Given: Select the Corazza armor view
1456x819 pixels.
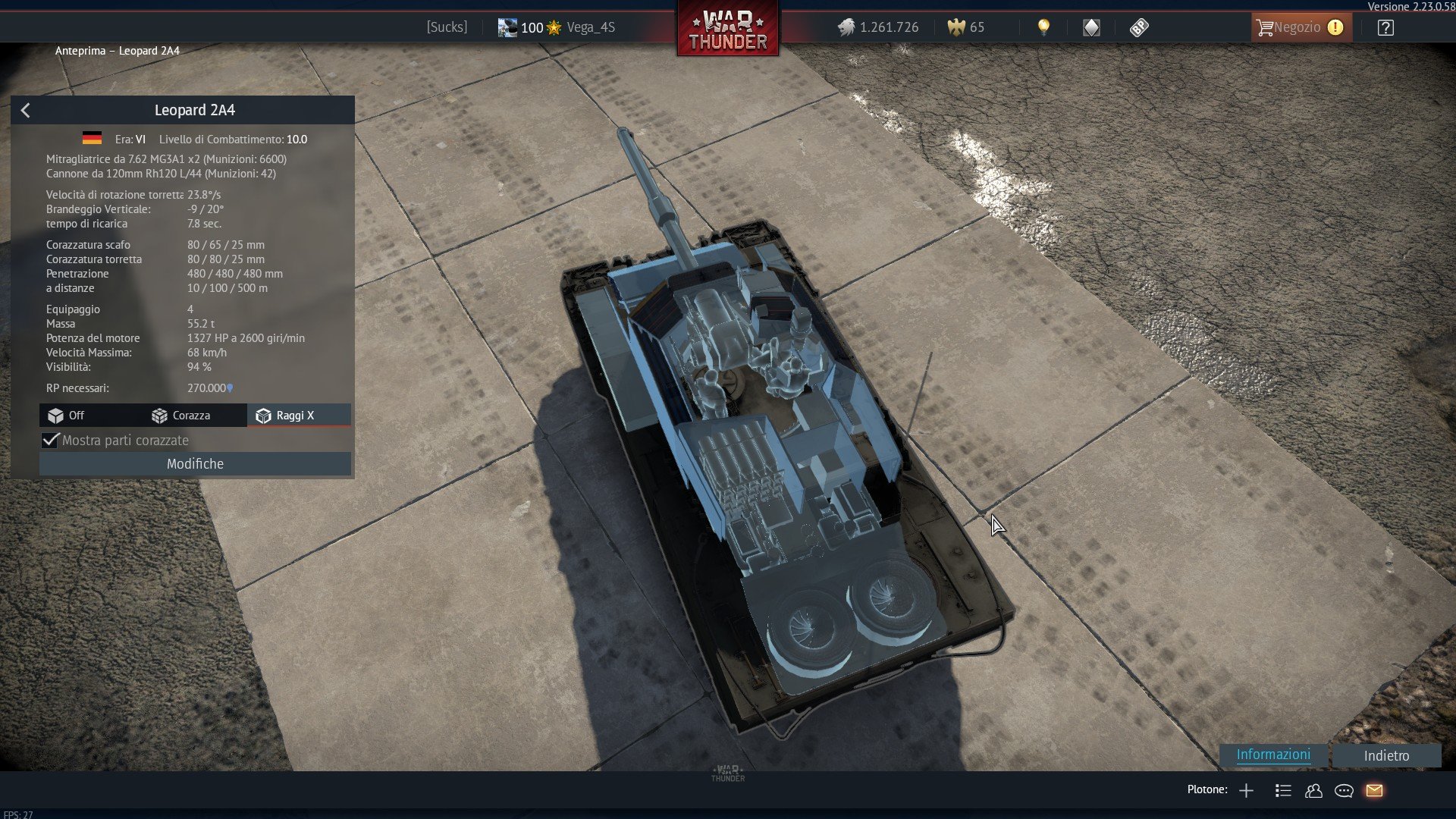Looking at the screenshot, I should pyautogui.click(x=181, y=416).
